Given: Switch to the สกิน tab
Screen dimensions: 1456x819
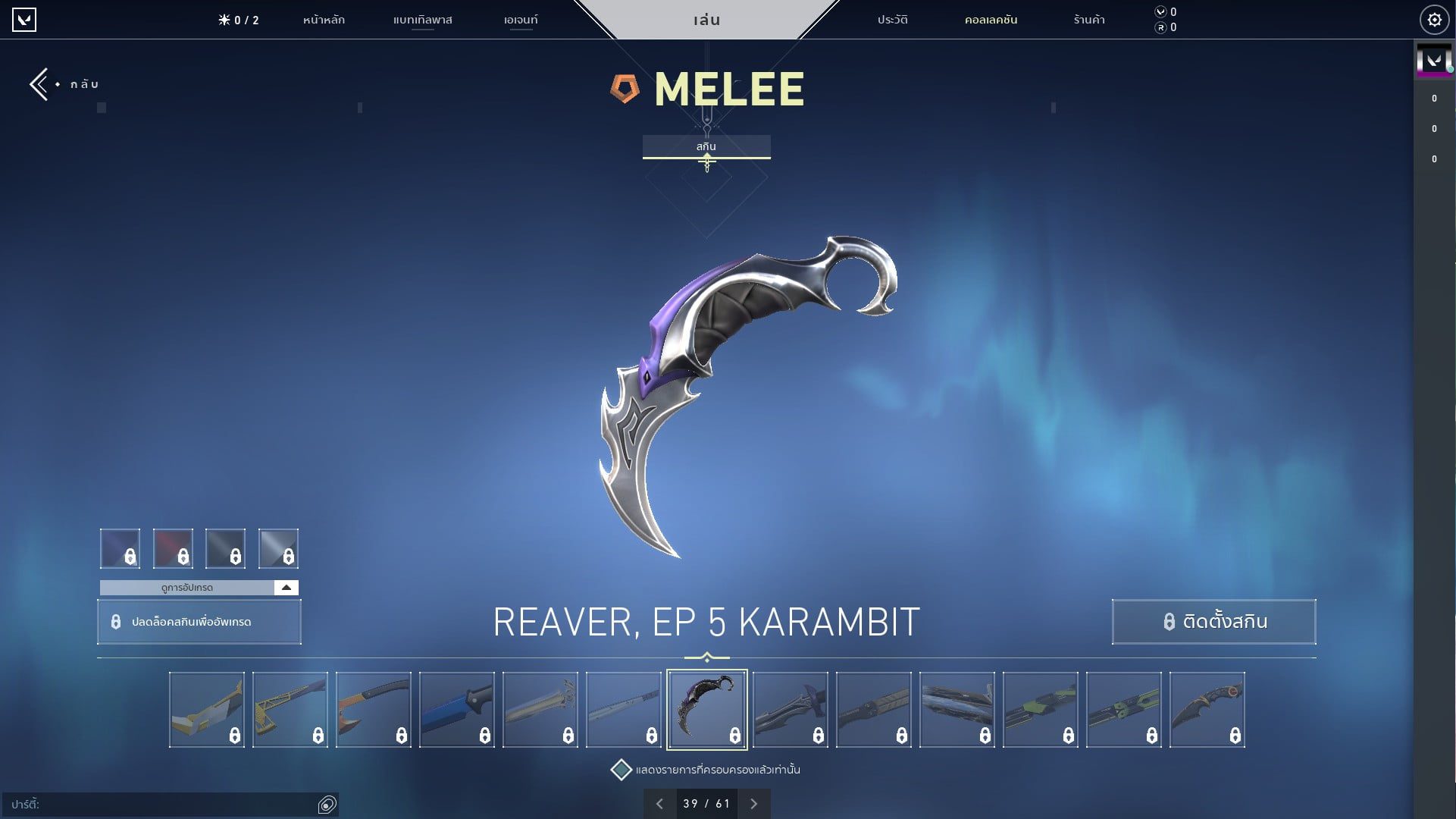Looking at the screenshot, I should pyautogui.click(x=706, y=146).
